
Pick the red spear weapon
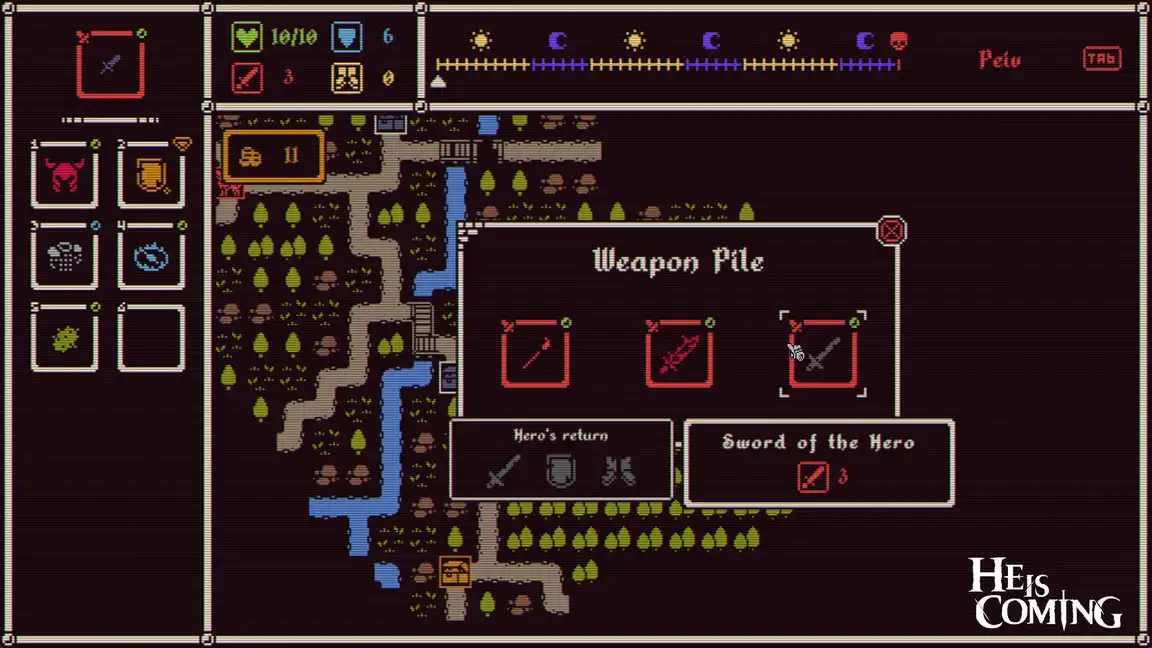coord(535,354)
